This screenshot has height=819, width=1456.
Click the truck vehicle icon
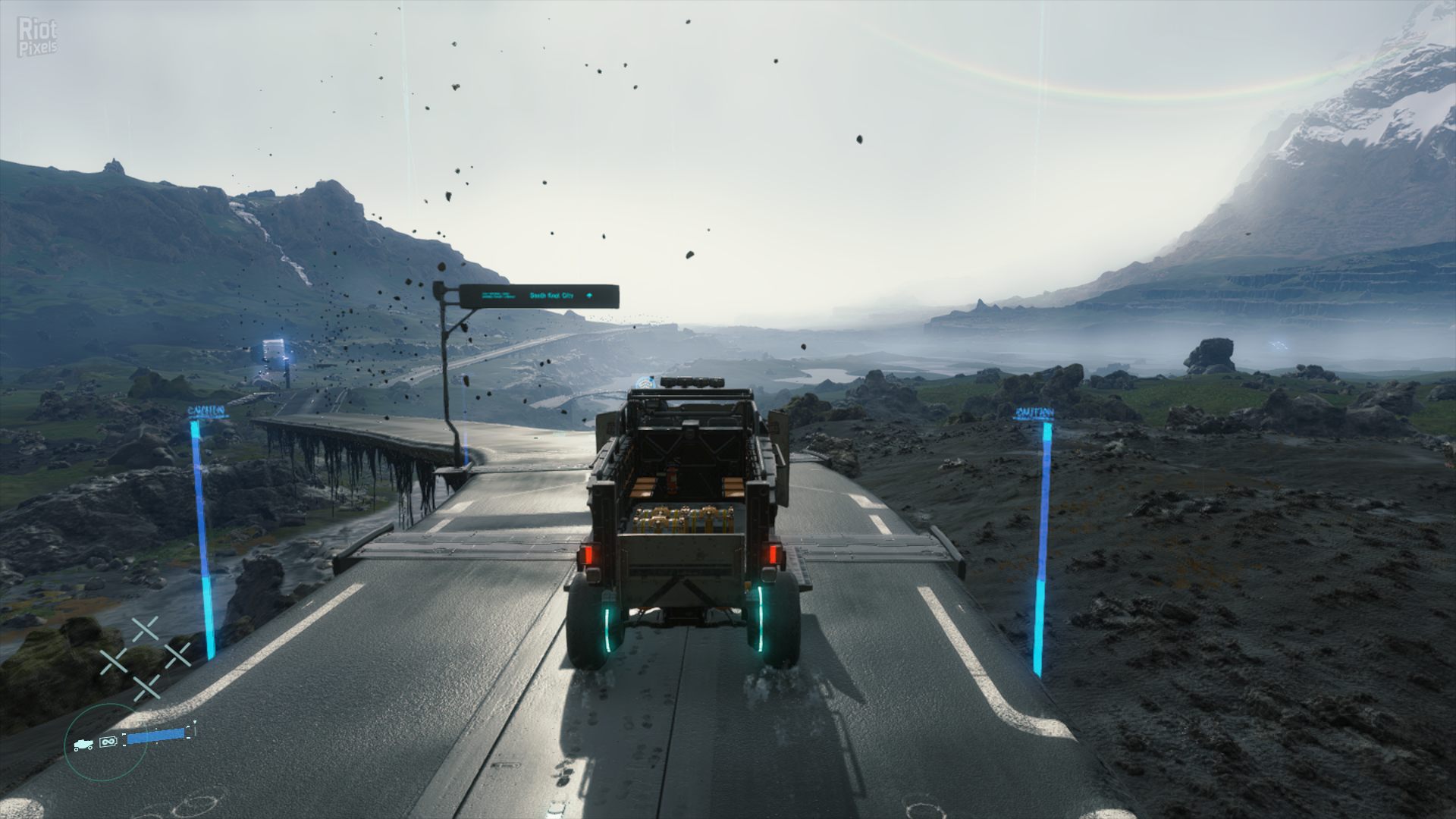point(83,745)
